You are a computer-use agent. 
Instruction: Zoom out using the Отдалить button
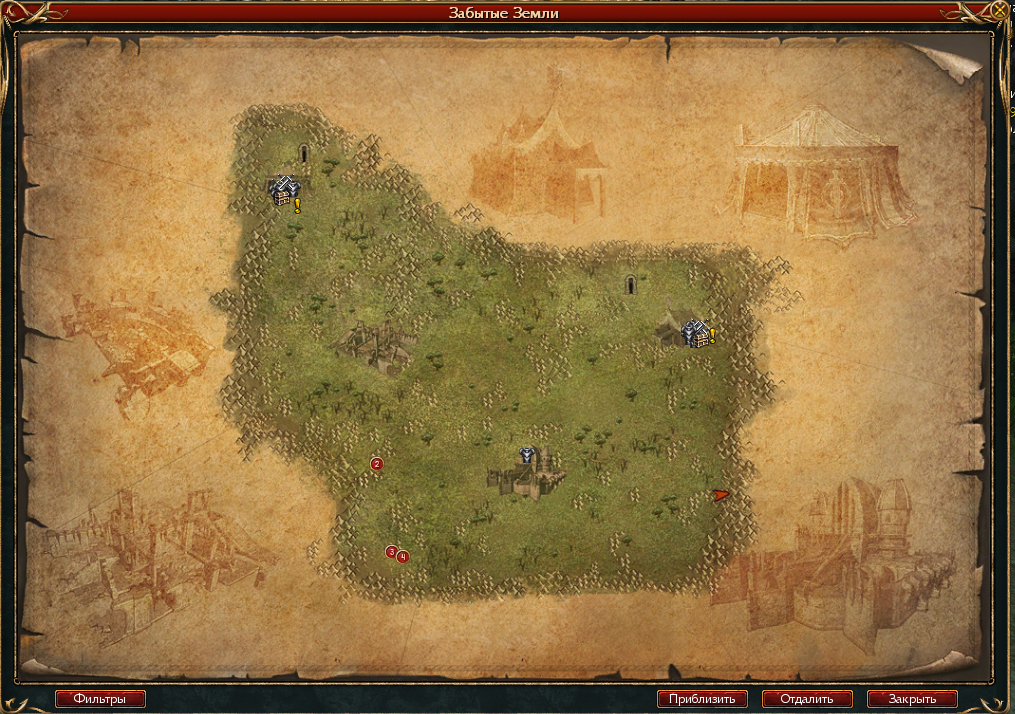[x=807, y=699]
